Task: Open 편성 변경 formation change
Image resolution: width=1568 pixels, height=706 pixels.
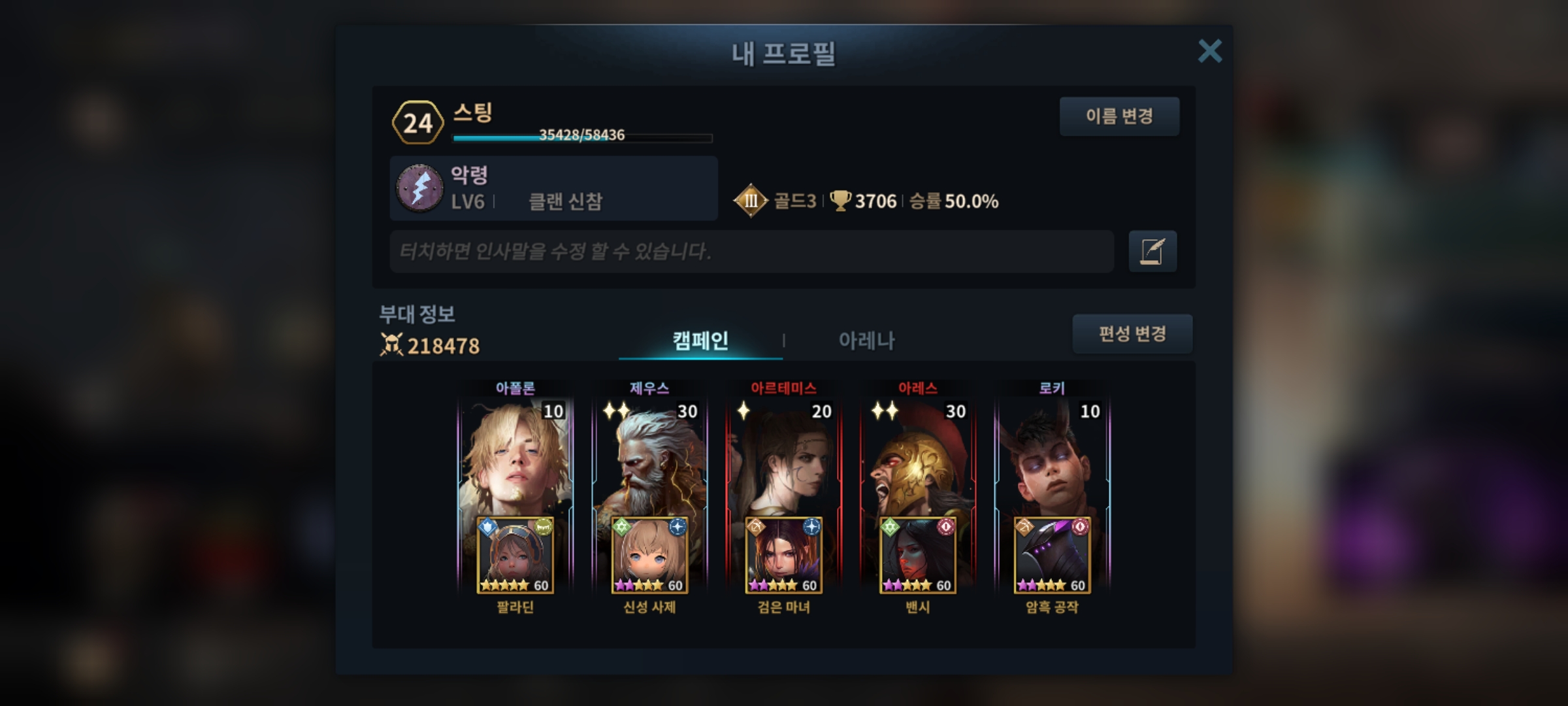Action: [1132, 334]
